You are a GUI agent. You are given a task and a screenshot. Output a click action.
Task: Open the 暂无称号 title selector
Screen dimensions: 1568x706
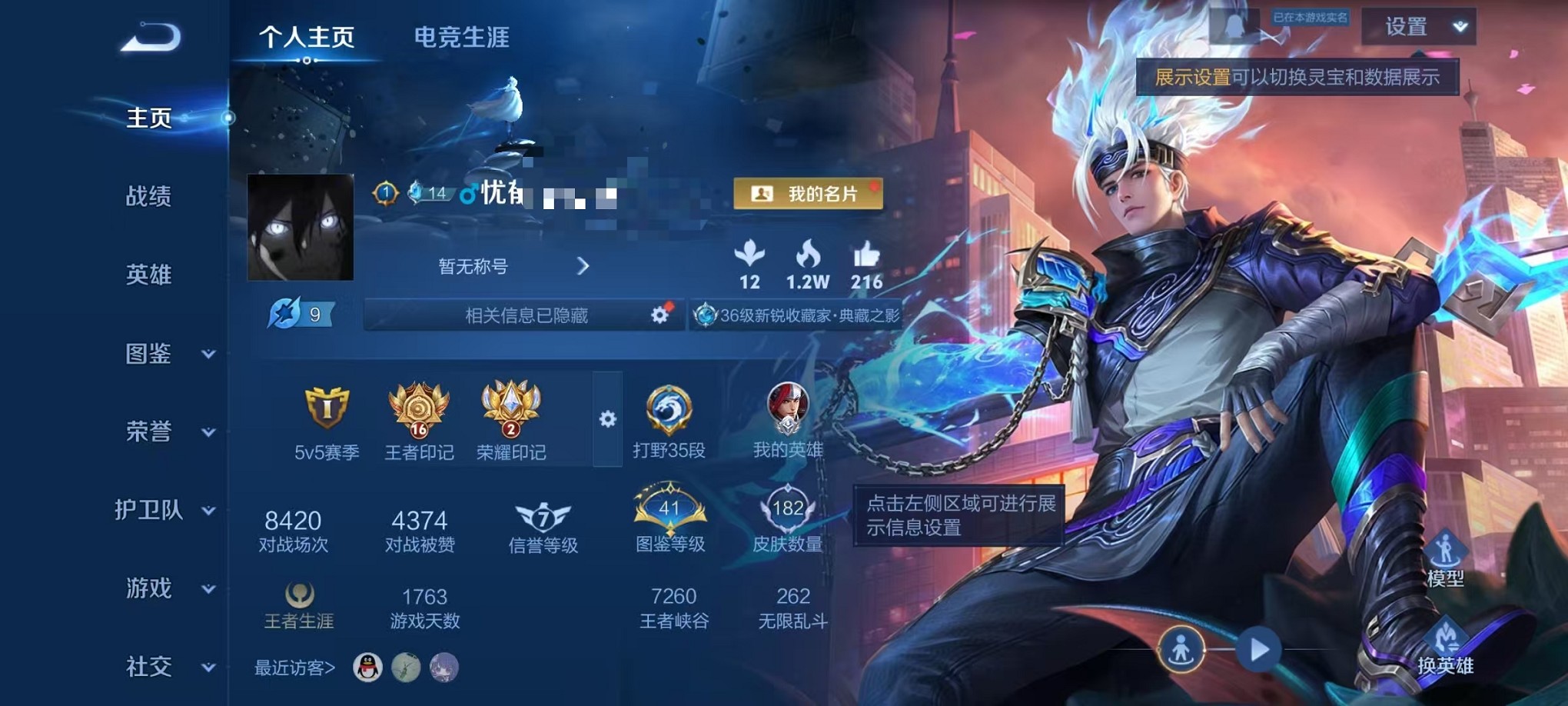coord(507,265)
